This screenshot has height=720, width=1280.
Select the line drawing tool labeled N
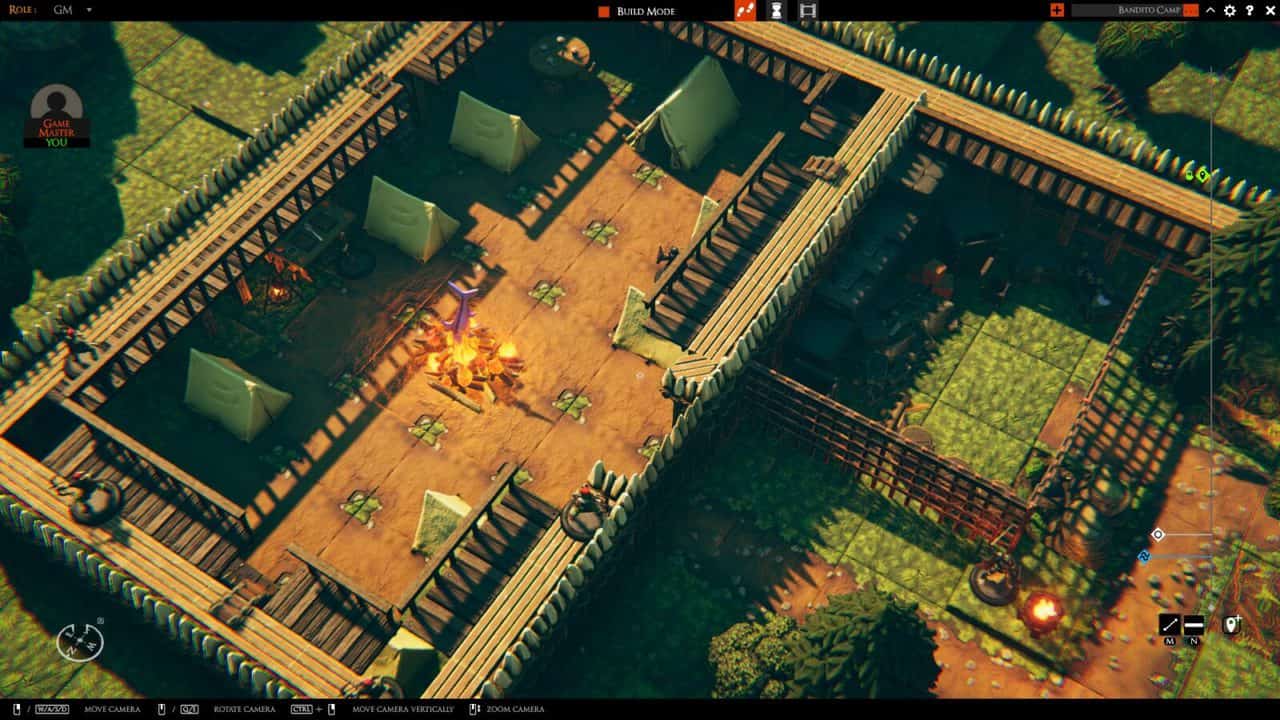click(x=1194, y=624)
